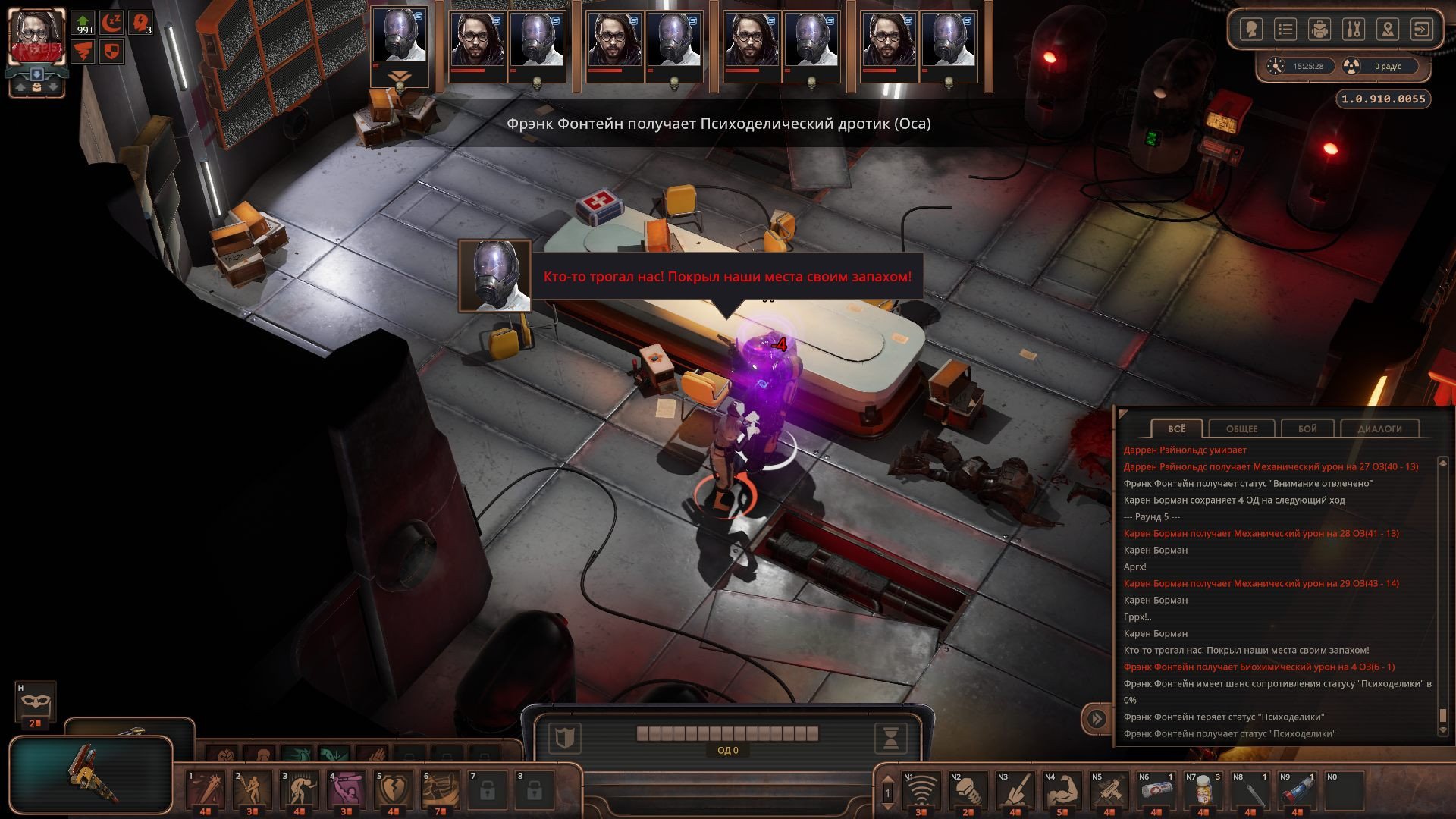1456x819 pixels.
Task: Activate the flexed bicep ability in N4
Action: click(x=1062, y=790)
